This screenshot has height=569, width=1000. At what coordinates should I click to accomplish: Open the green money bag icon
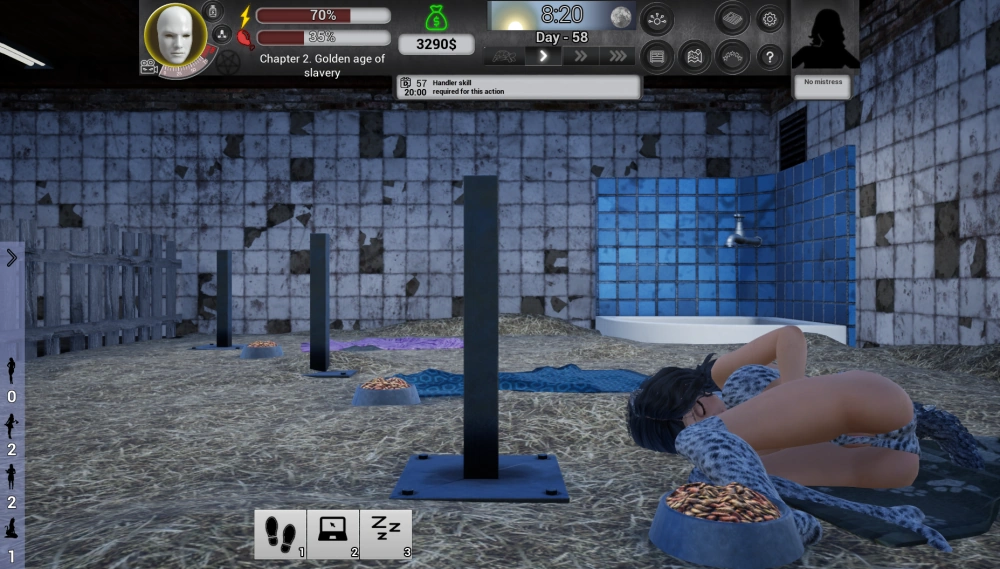point(436,18)
